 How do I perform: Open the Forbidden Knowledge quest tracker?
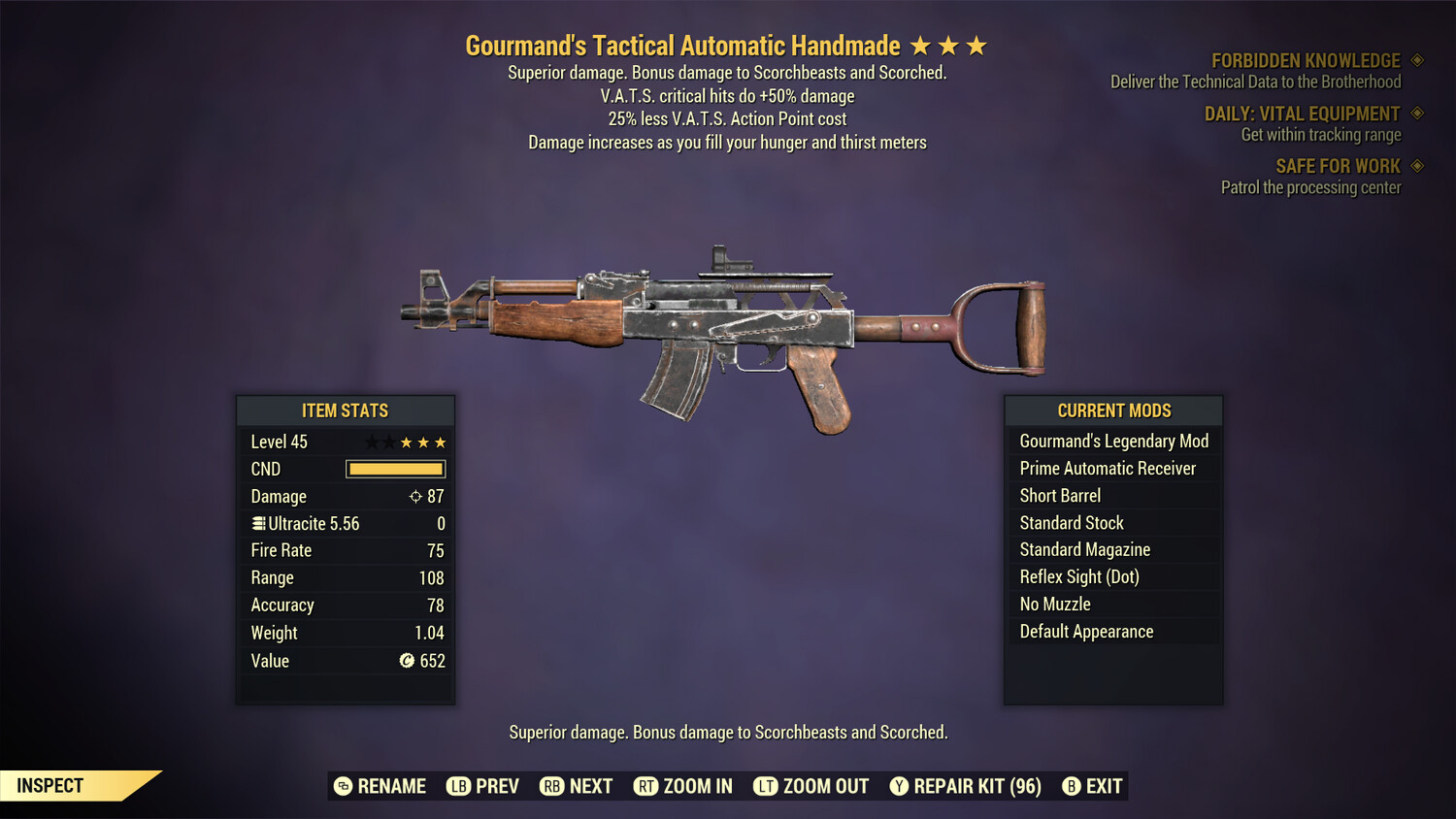(x=1306, y=61)
